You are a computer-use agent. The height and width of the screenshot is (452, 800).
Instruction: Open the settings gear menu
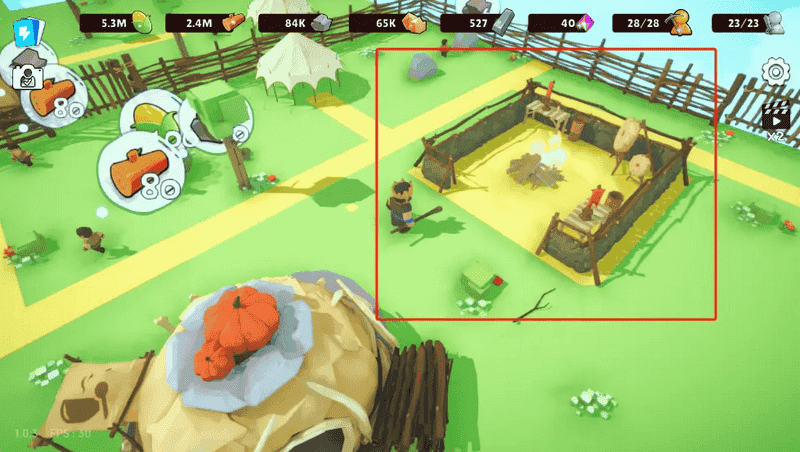pyautogui.click(x=775, y=72)
